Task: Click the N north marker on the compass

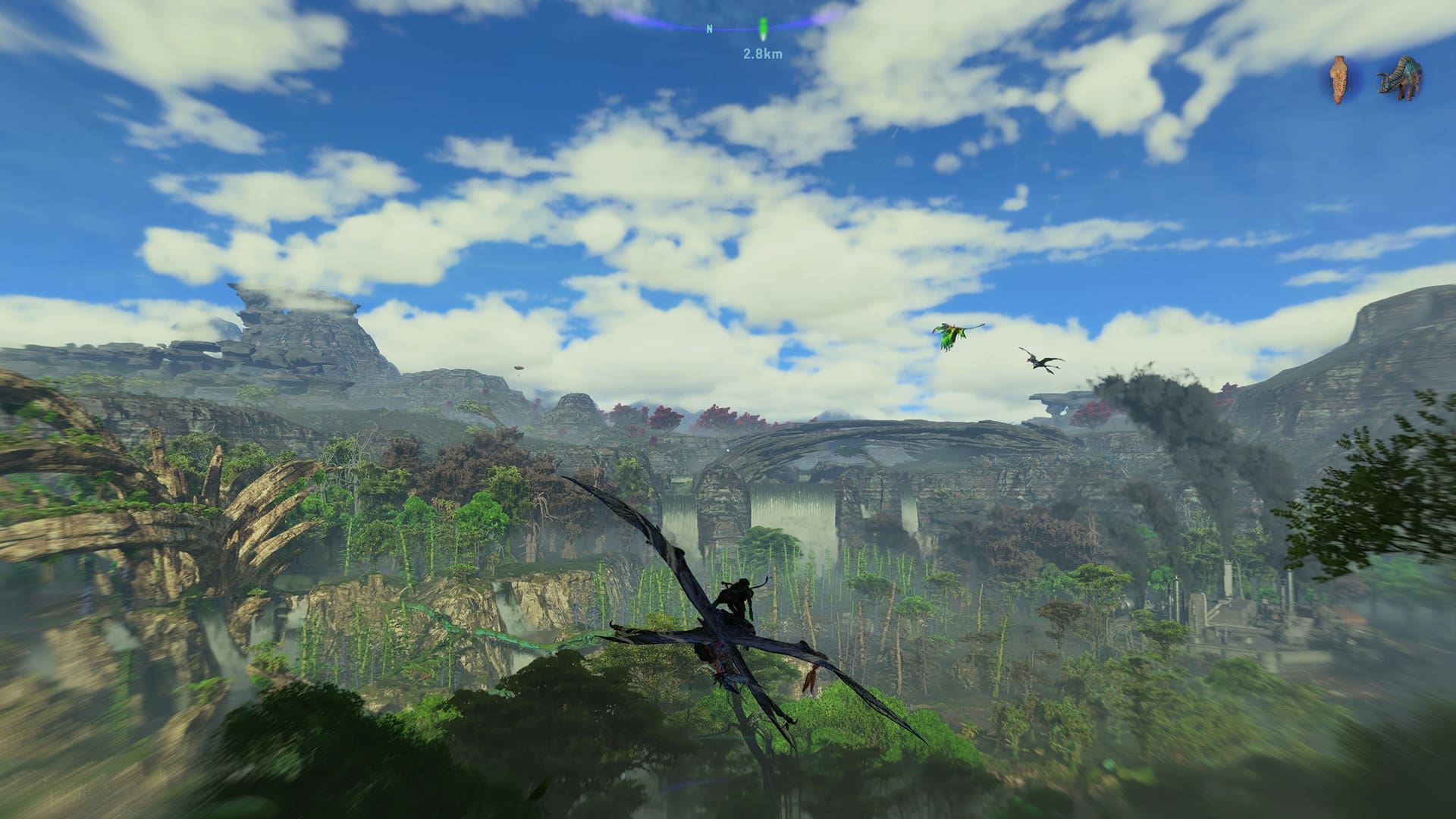Action: pyautogui.click(x=710, y=30)
